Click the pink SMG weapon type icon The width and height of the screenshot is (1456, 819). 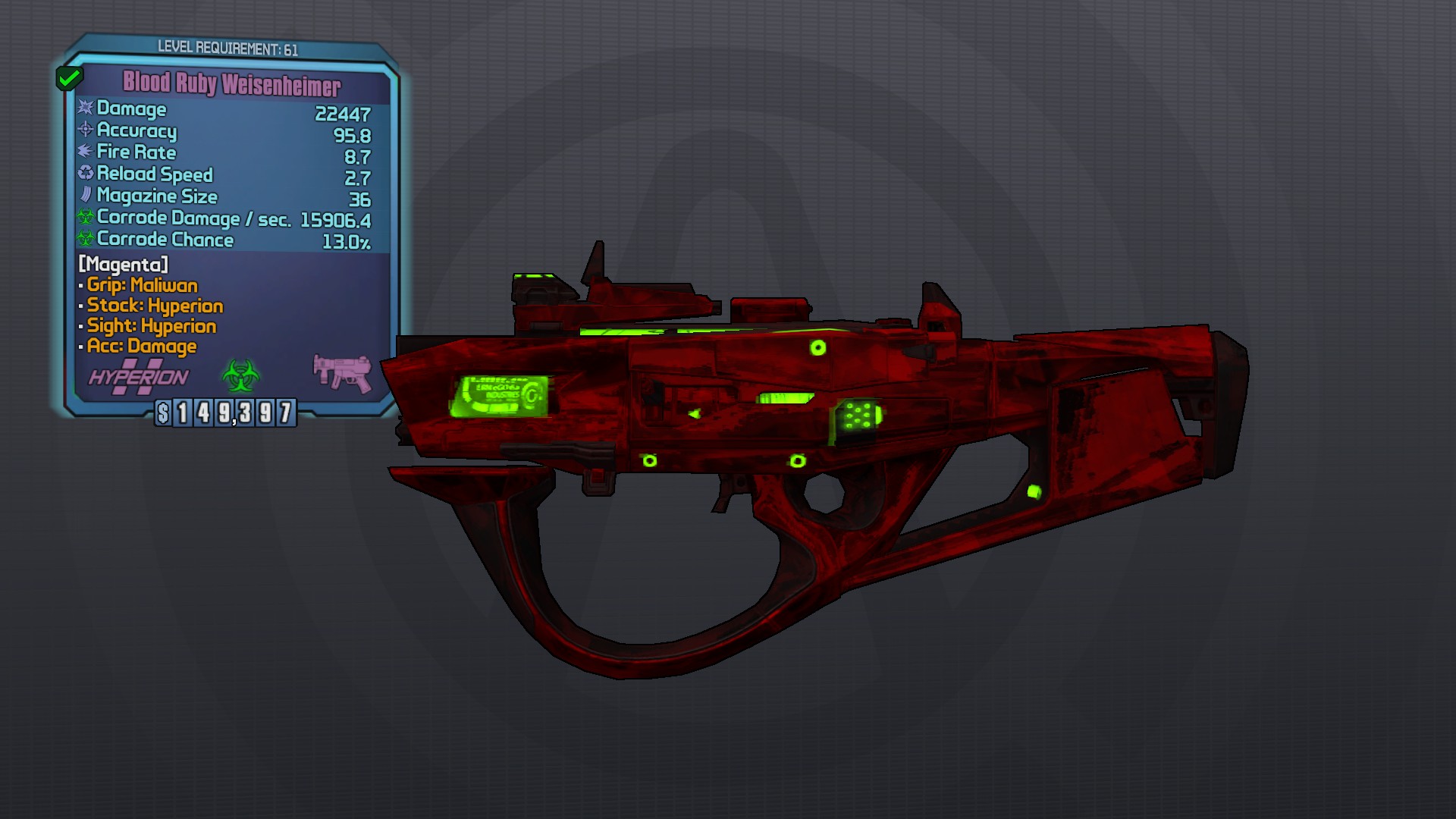click(x=343, y=372)
